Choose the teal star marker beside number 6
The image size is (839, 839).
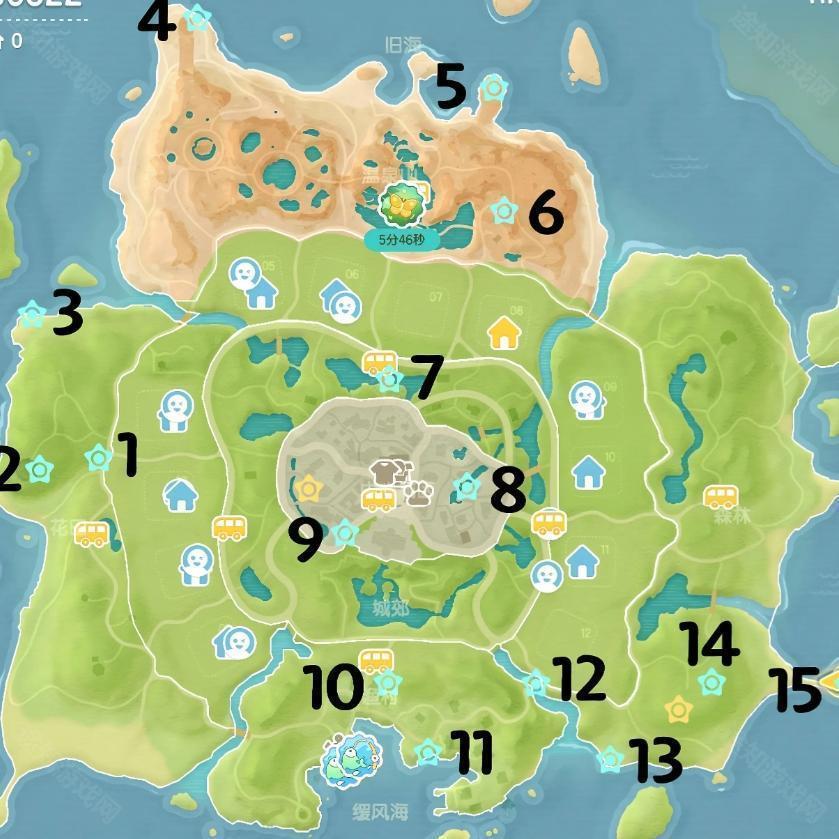(x=504, y=210)
